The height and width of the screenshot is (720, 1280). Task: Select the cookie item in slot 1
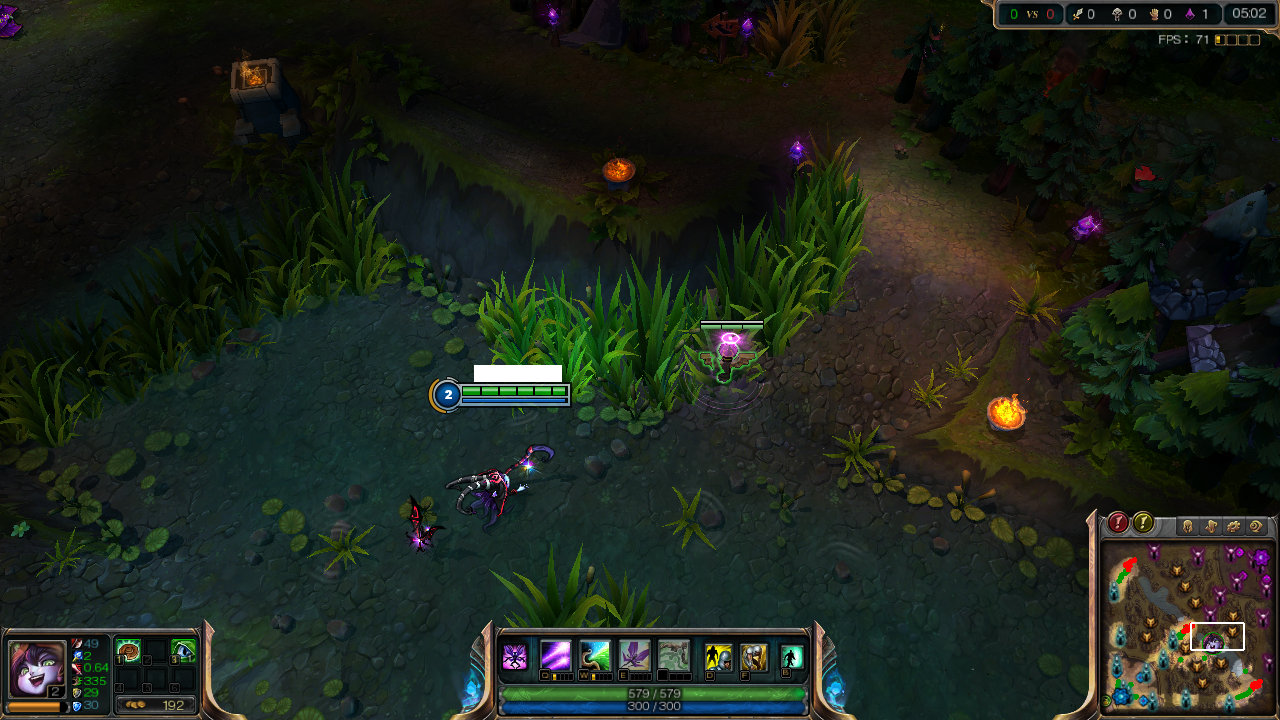point(128,651)
